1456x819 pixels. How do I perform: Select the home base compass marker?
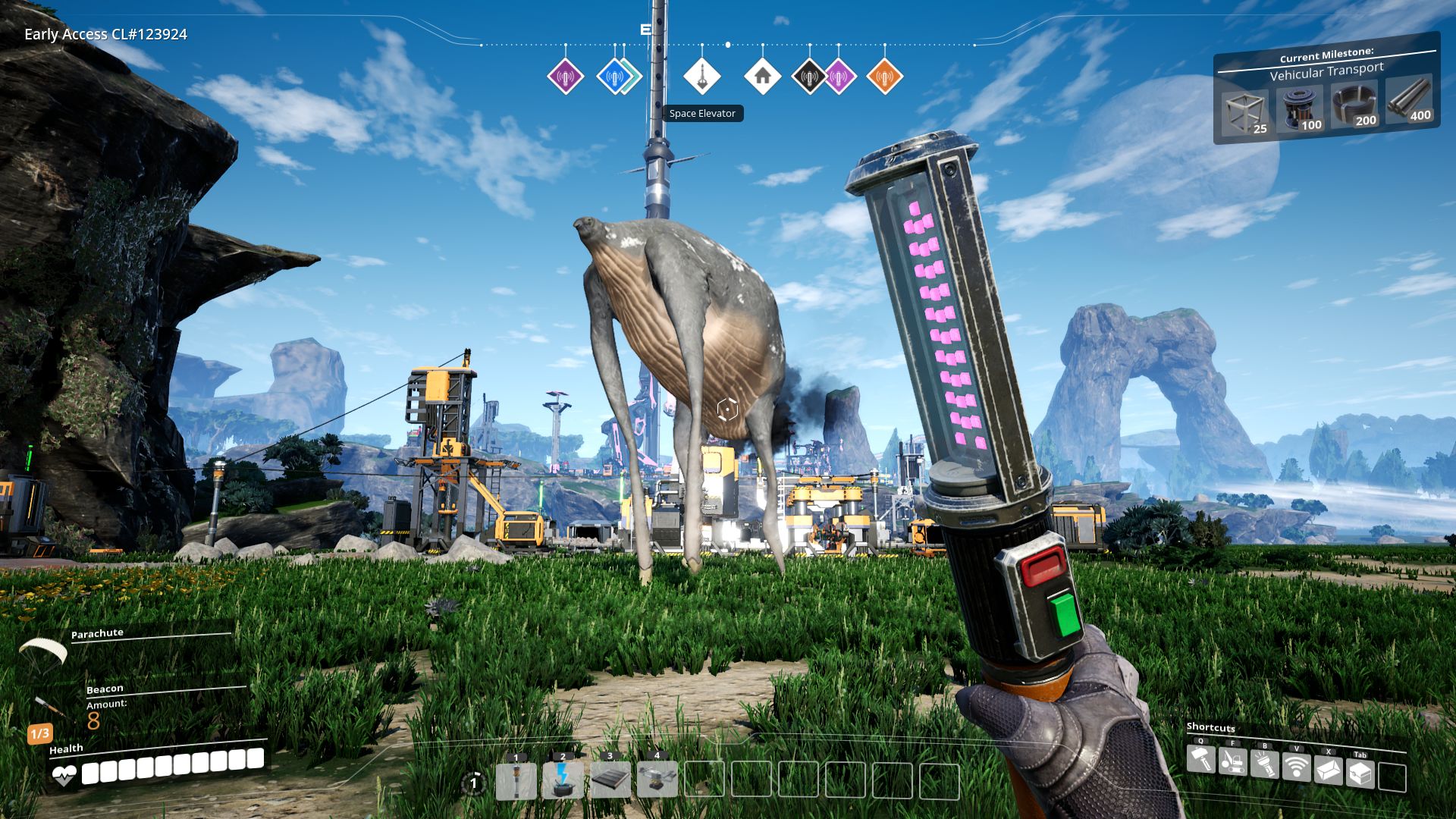(x=762, y=77)
